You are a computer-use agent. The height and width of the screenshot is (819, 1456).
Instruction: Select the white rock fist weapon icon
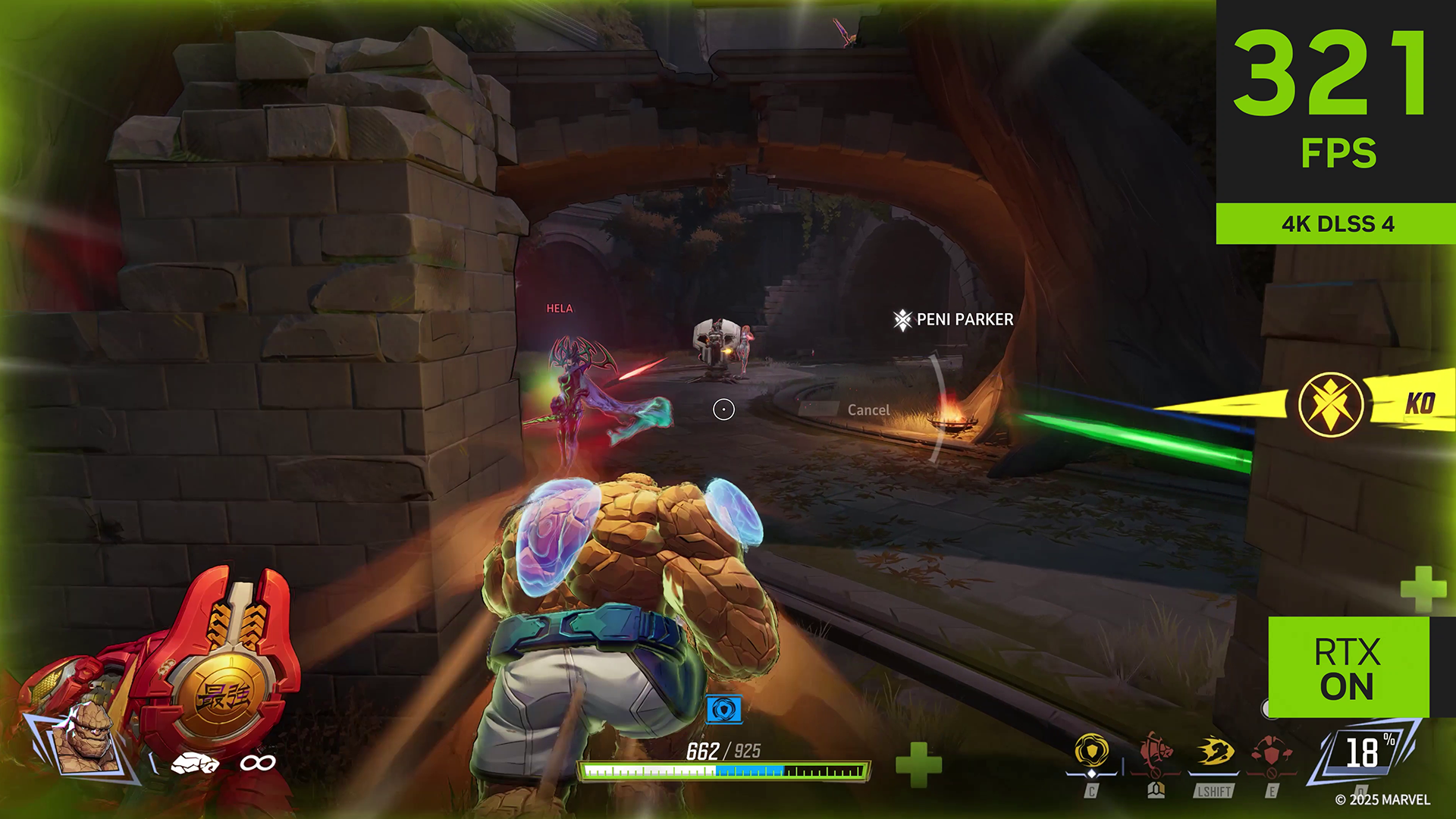coord(195,763)
